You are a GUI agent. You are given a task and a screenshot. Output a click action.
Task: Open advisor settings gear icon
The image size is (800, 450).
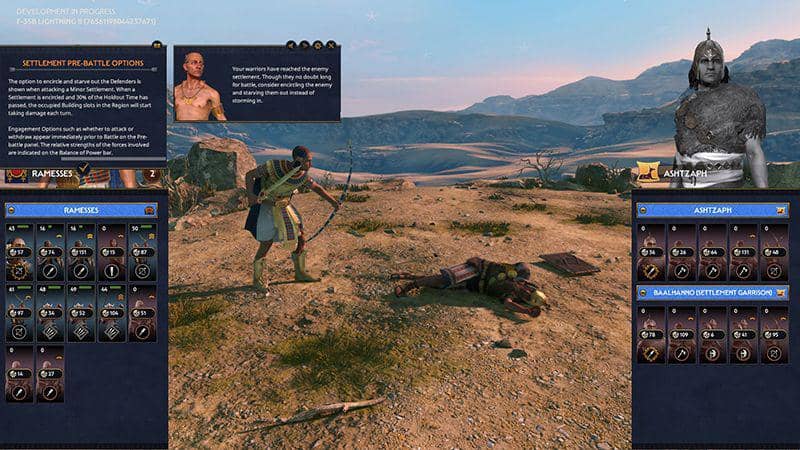[x=318, y=45]
